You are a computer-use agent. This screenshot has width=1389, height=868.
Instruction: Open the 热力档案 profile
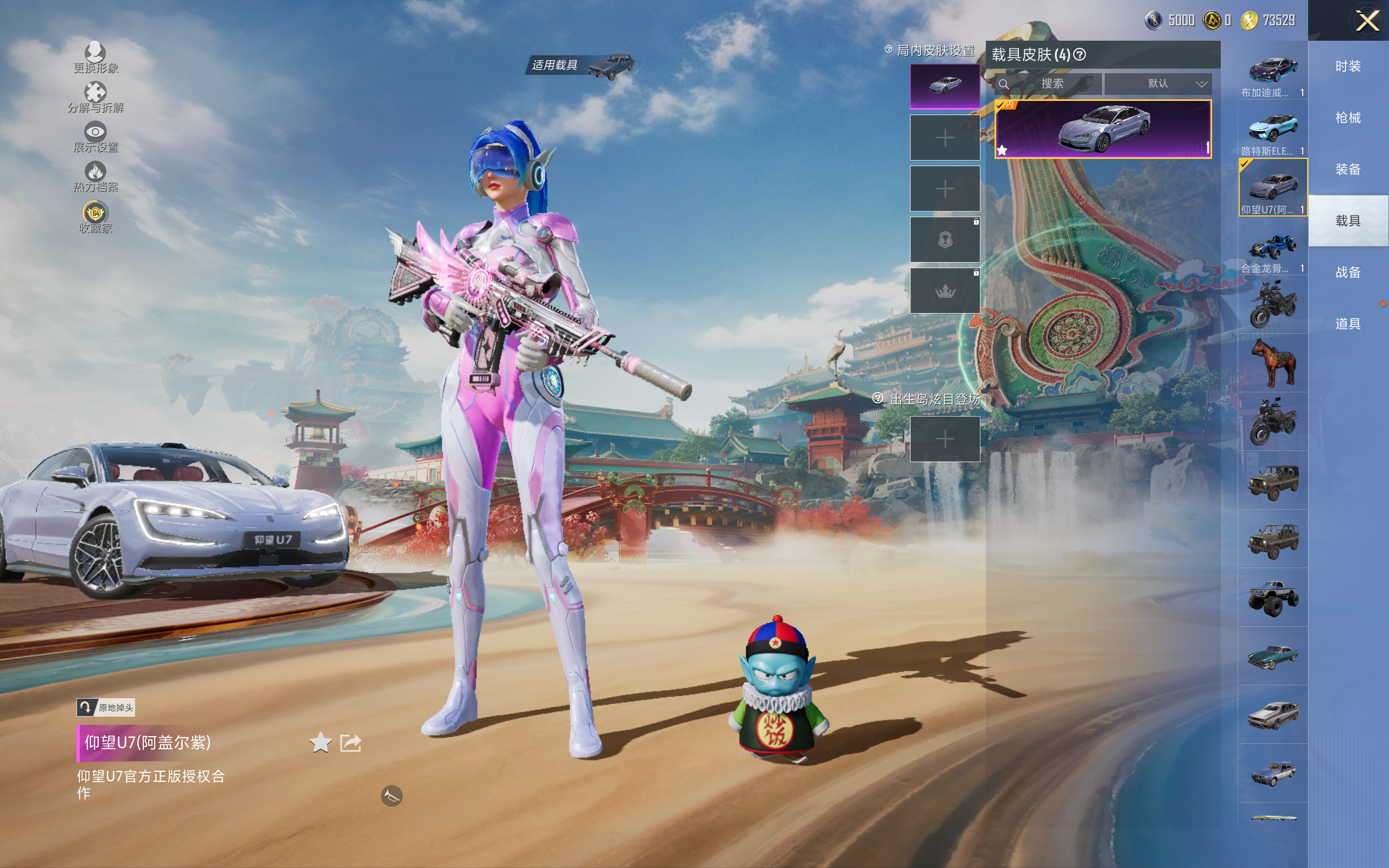95,176
